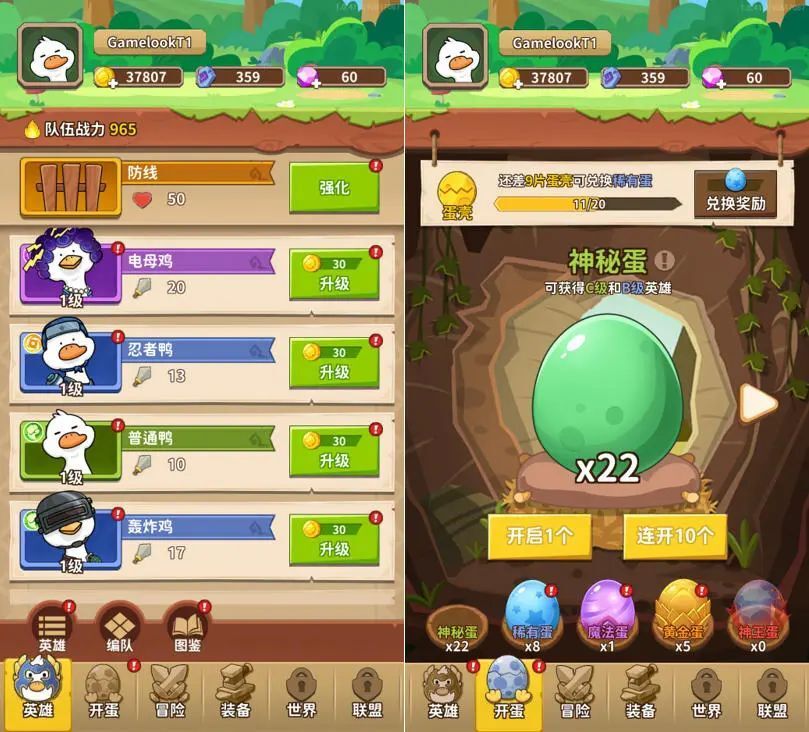This screenshot has width=809, height=732.
Task: Upgrade 电母鸡 with the 升级 button
Action: (x=334, y=274)
